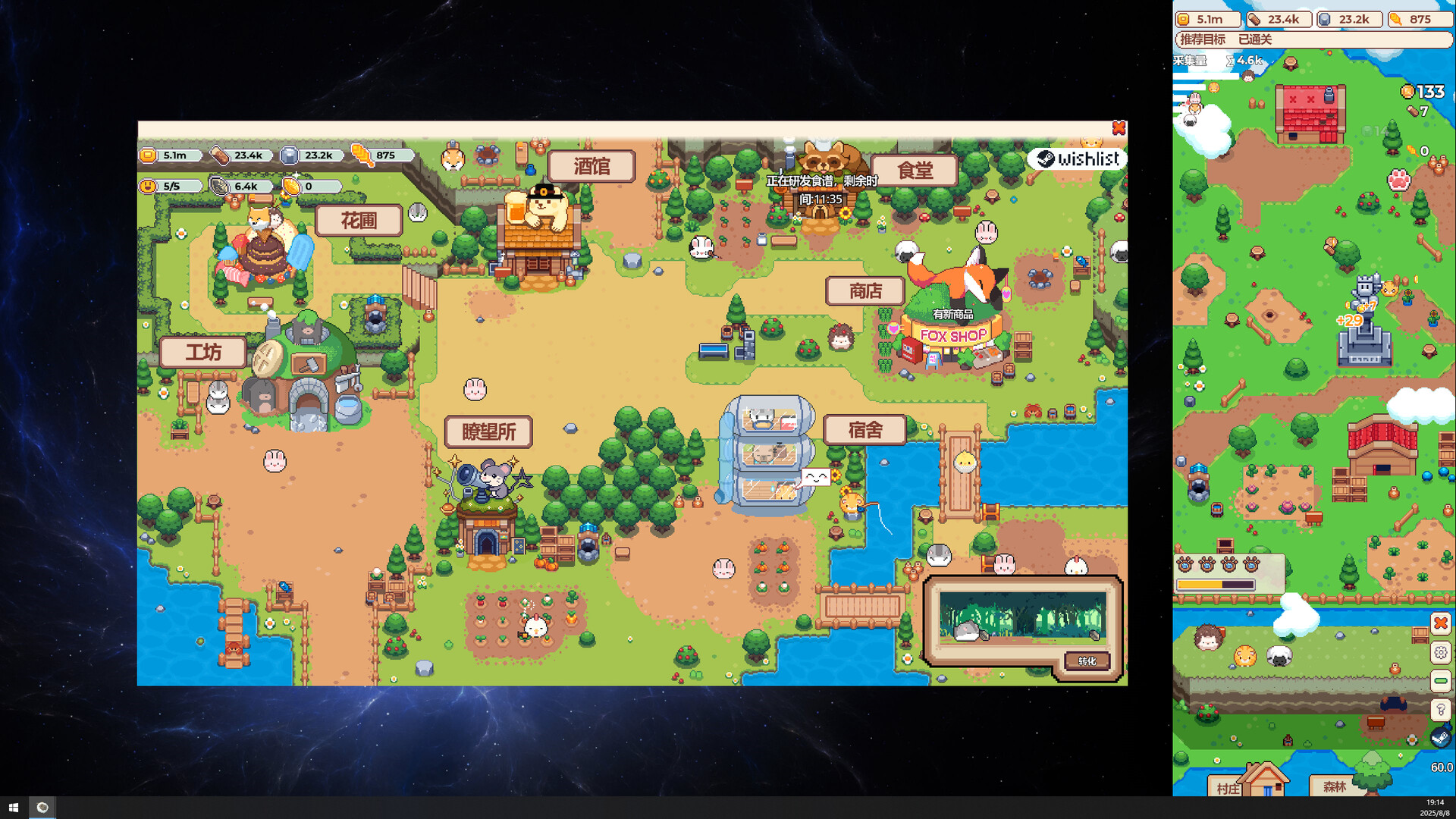Open the 宿舍 dormitory label

click(x=864, y=431)
